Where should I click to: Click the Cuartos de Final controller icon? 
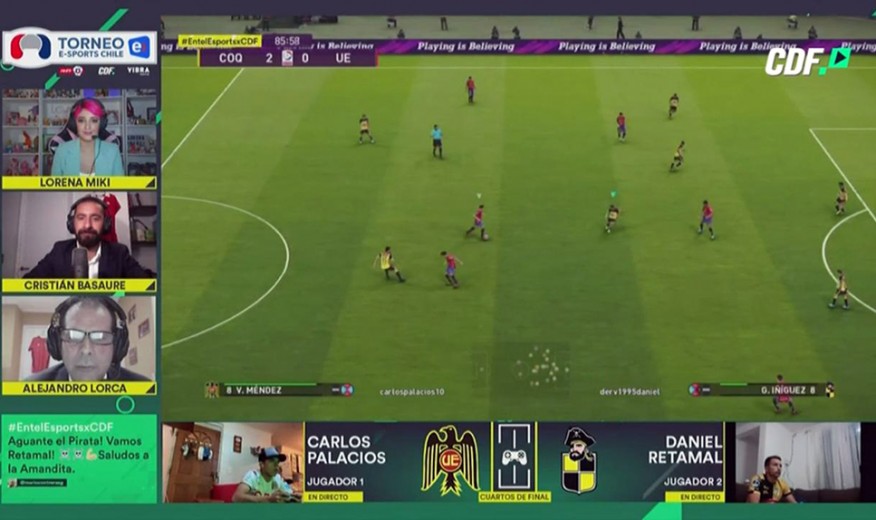click(x=515, y=456)
